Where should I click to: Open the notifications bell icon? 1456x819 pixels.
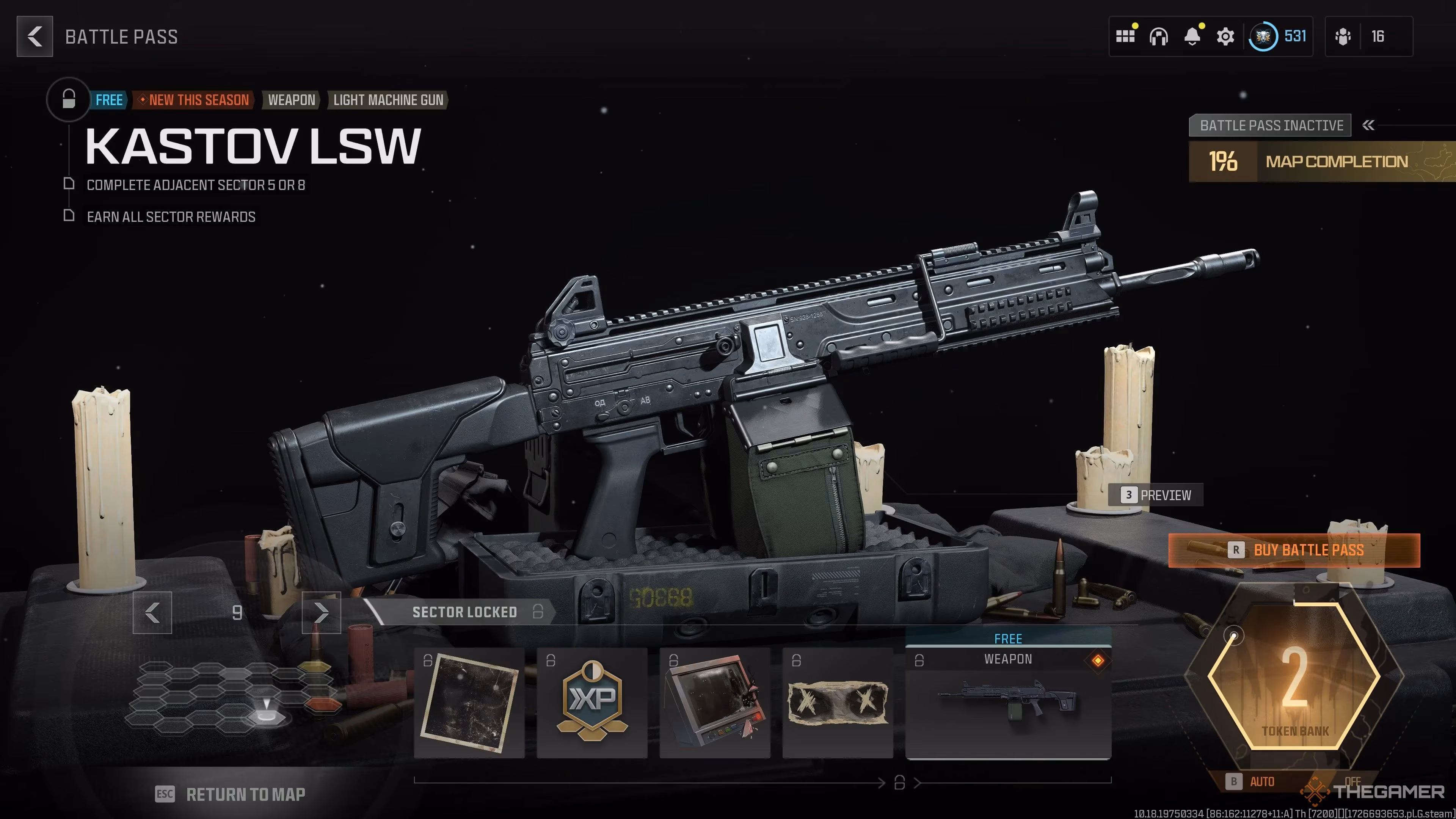(1192, 36)
